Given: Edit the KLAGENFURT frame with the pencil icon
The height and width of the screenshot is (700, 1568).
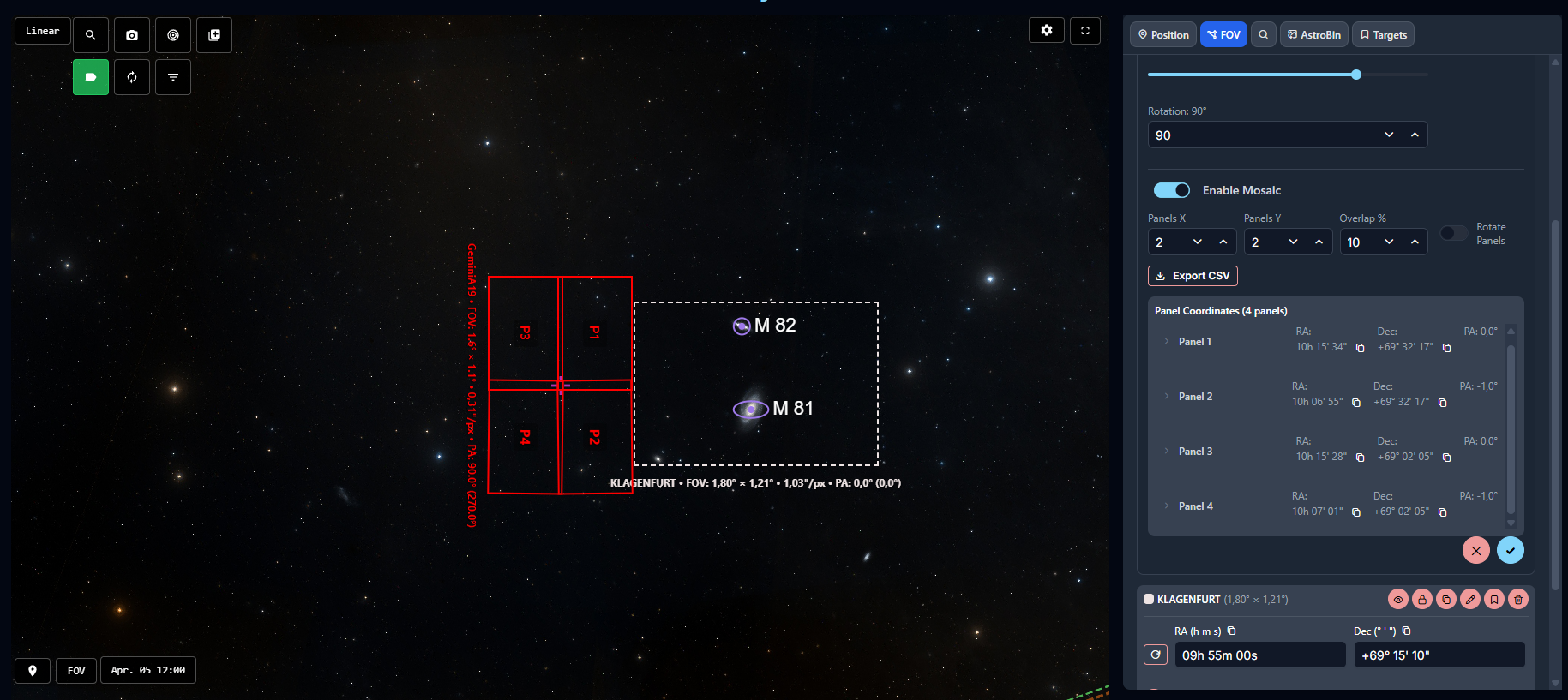Looking at the screenshot, I should click(1469, 599).
